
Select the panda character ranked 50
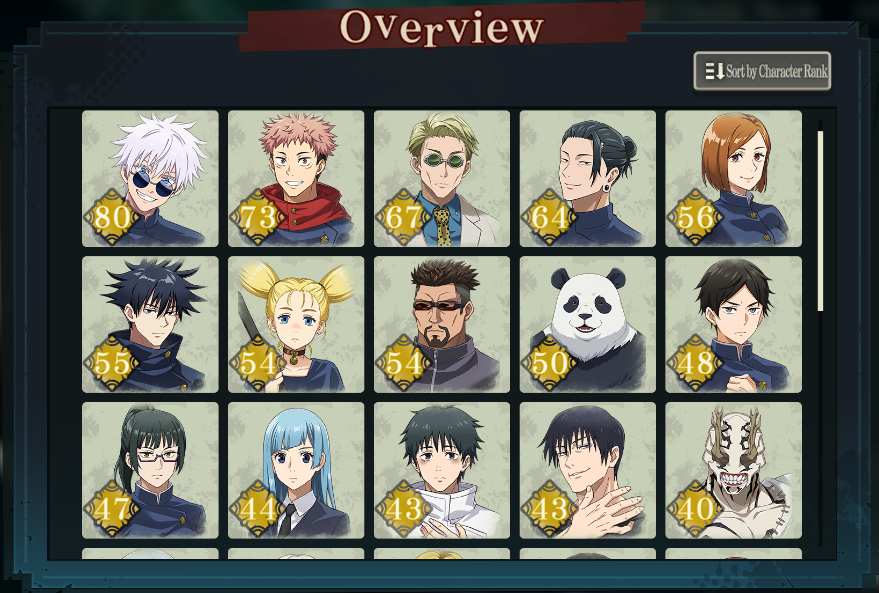[x=588, y=324]
